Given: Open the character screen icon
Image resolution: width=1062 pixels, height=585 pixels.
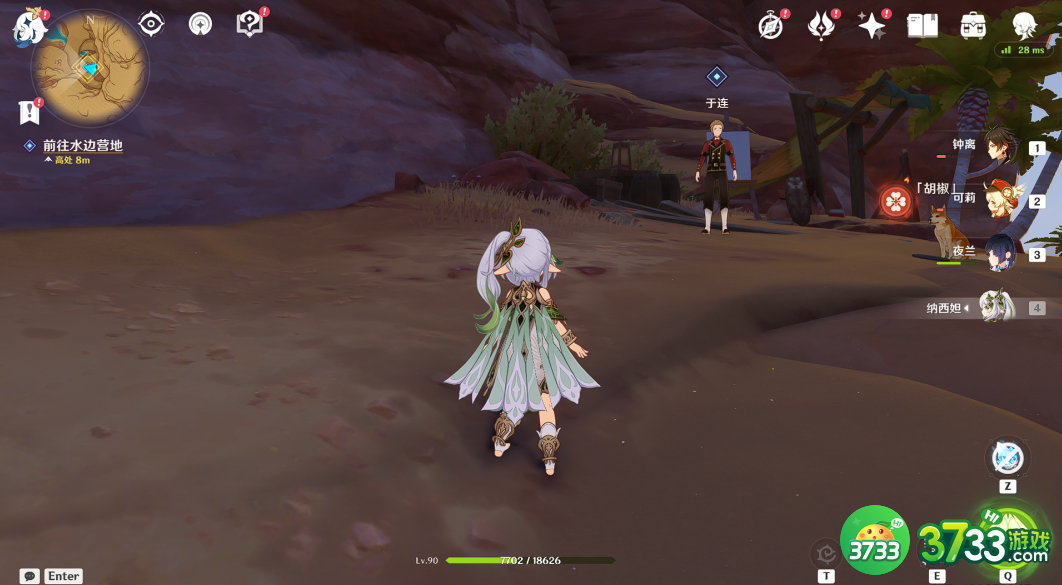Looking at the screenshot, I should pyautogui.click(x=1024, y=26).
